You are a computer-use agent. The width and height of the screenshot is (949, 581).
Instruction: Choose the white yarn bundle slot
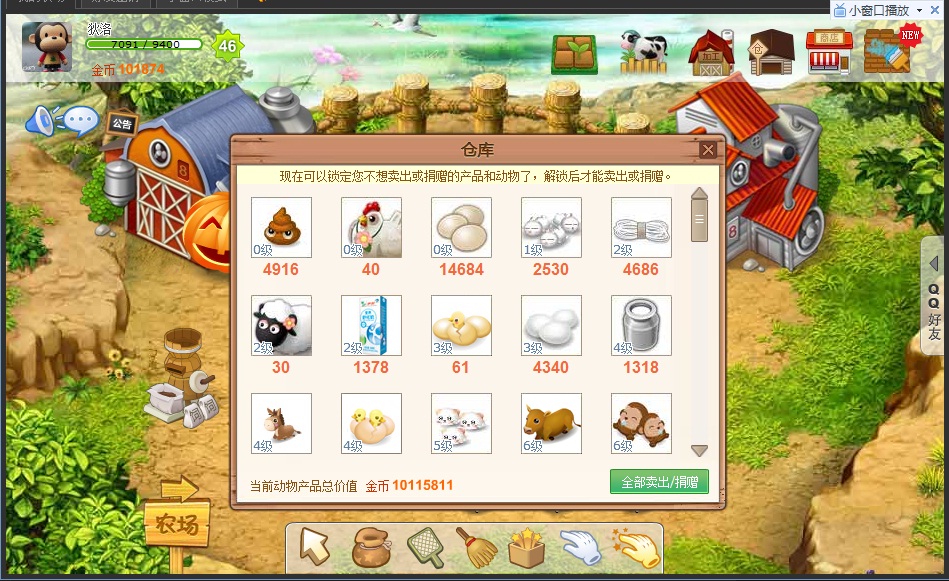(641, 227)
